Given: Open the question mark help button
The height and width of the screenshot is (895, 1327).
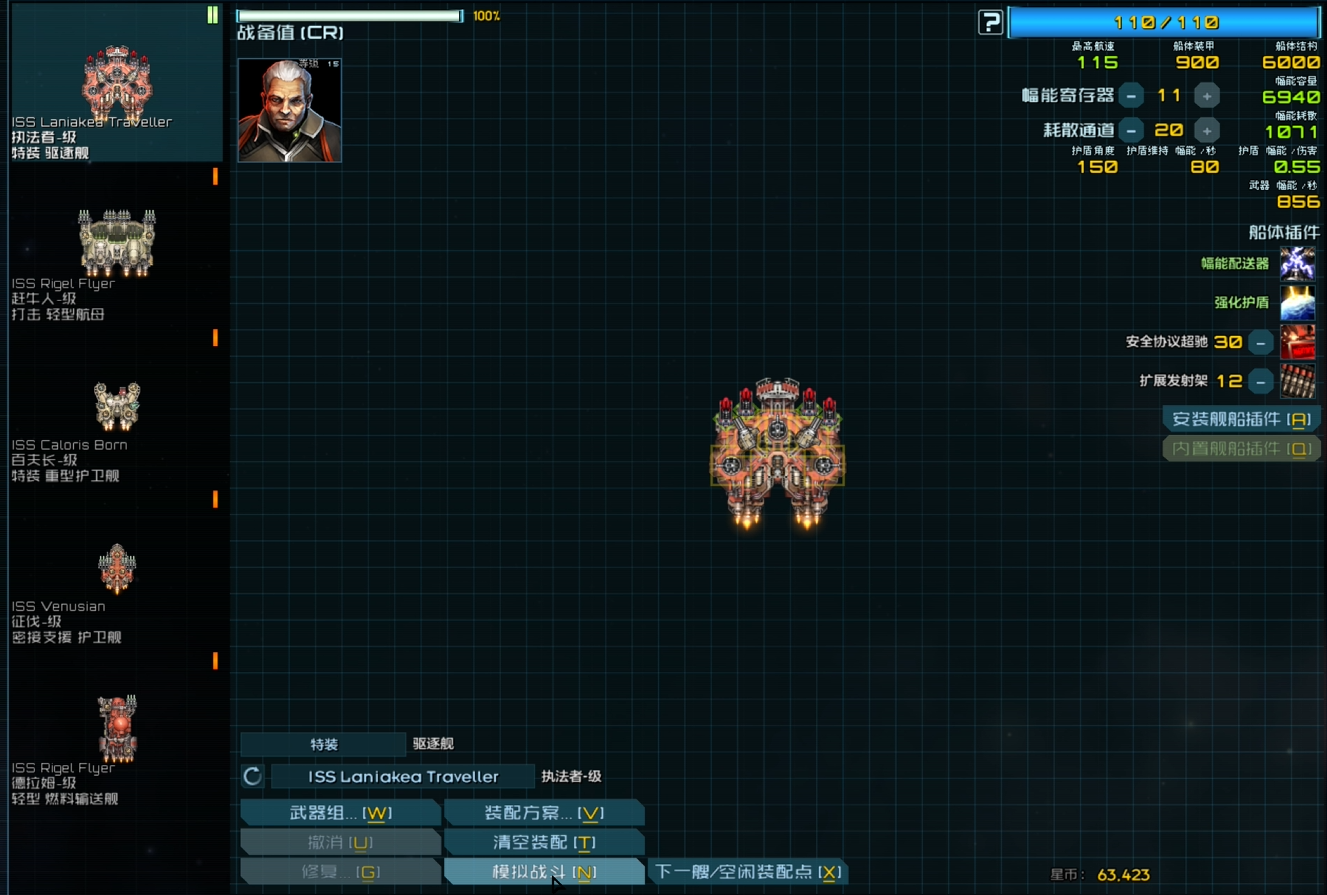Looking at the screenshot, I should click(990, 22).
